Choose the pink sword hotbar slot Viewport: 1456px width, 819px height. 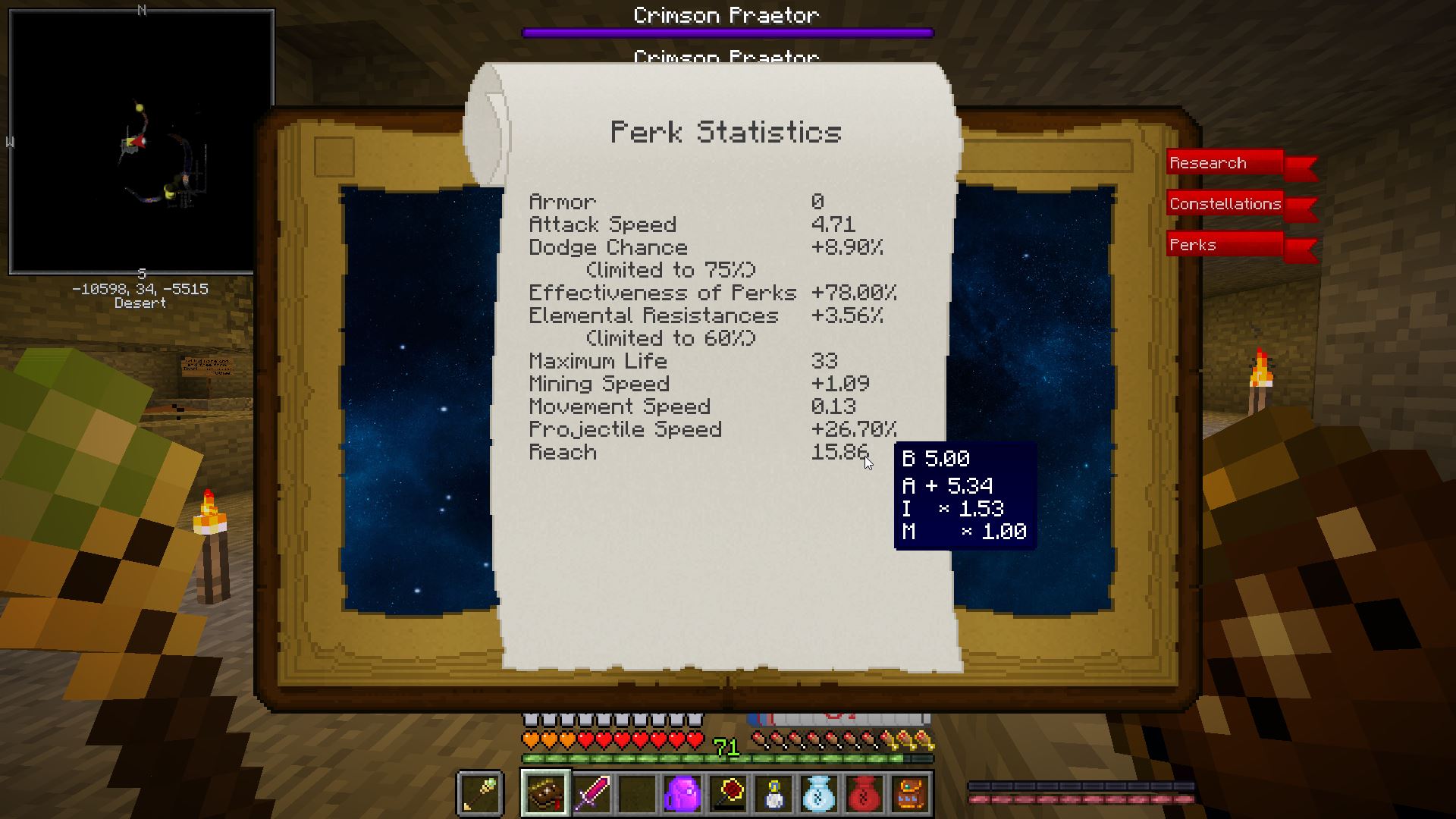(x=591, y=793)
